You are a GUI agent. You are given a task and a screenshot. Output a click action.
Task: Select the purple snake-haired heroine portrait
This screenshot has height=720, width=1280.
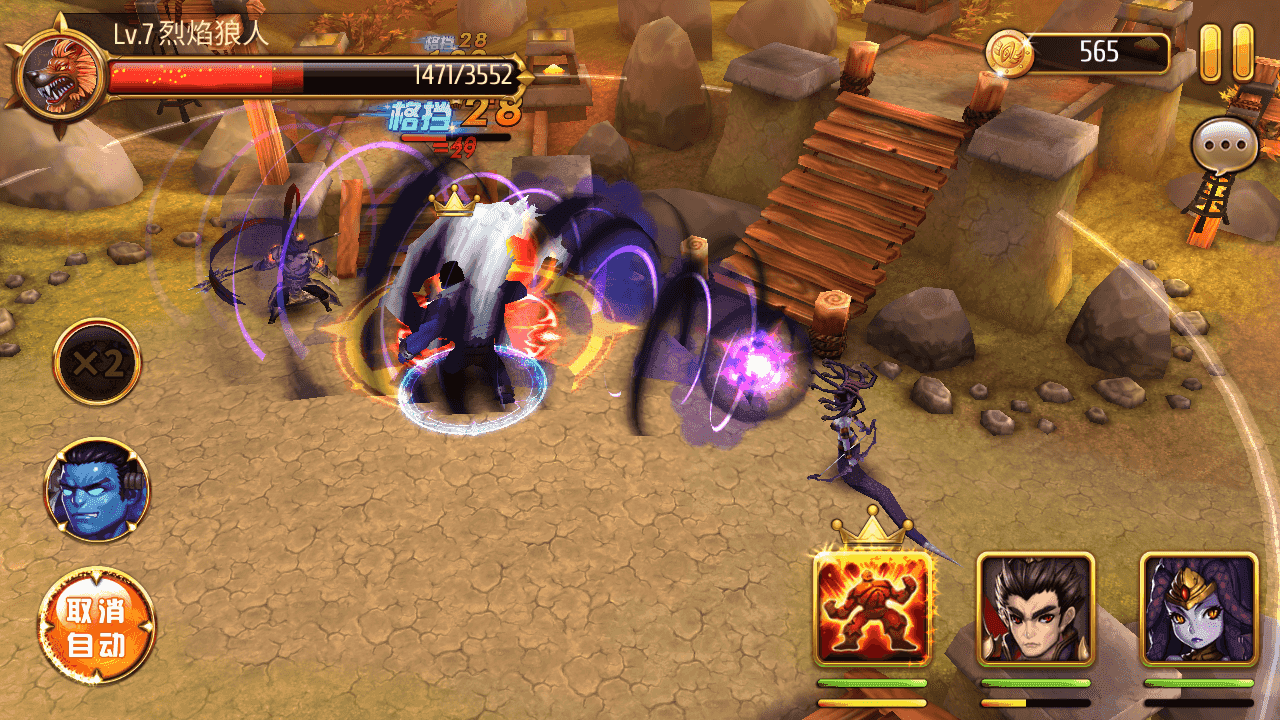(x=1198, y=608)
